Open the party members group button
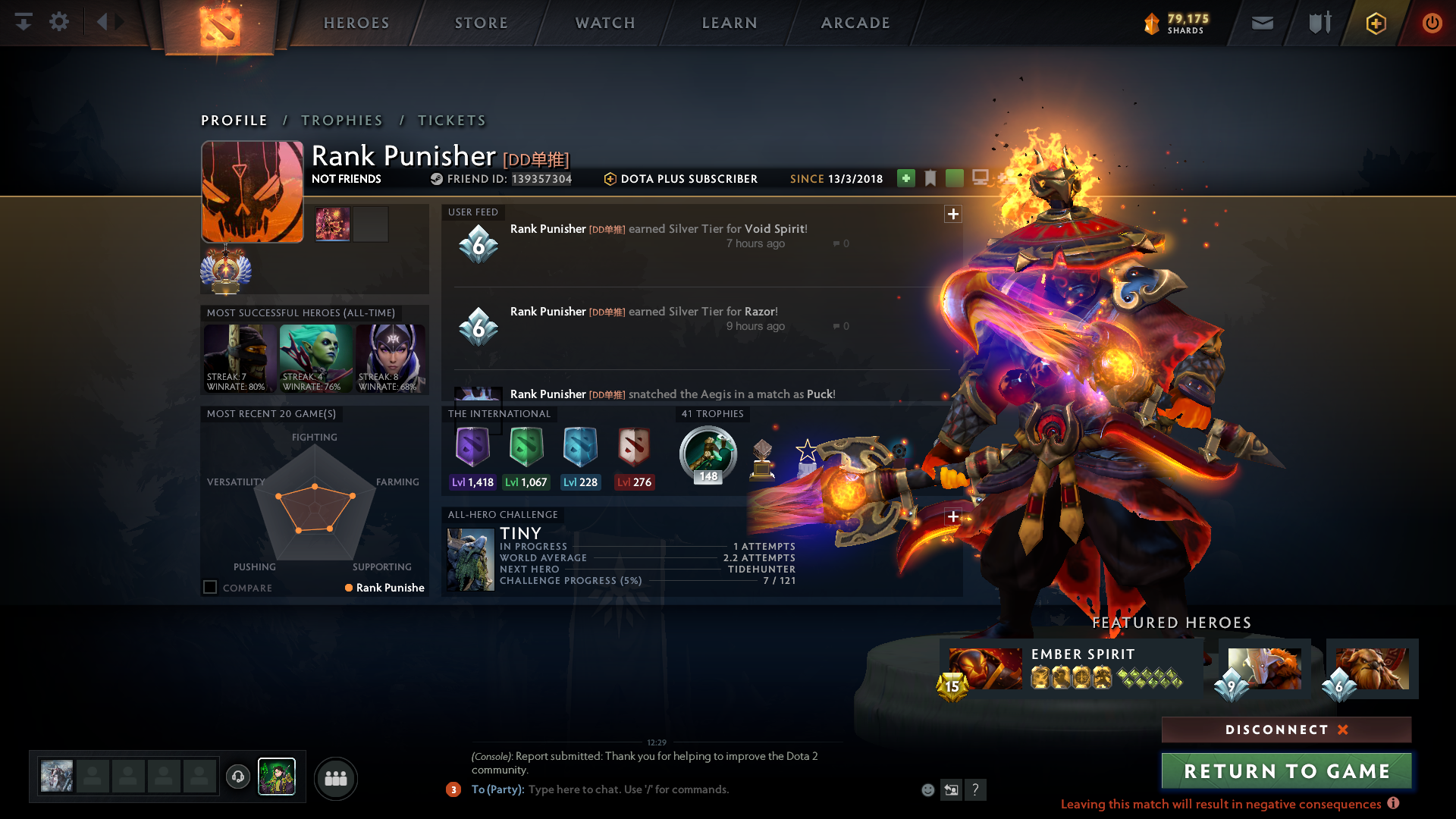1456x819 pixels. [335, 778]
